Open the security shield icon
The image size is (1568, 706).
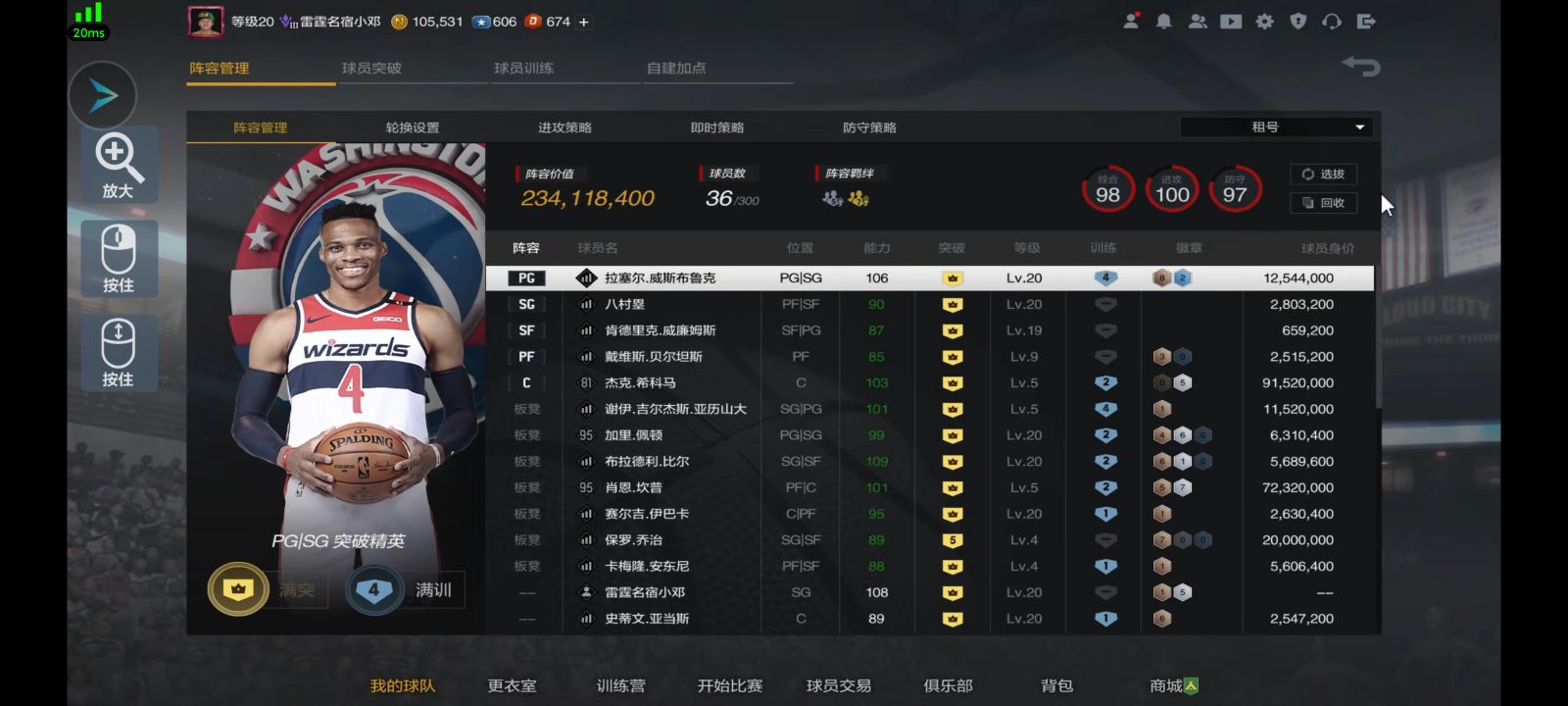point(1297,20)
